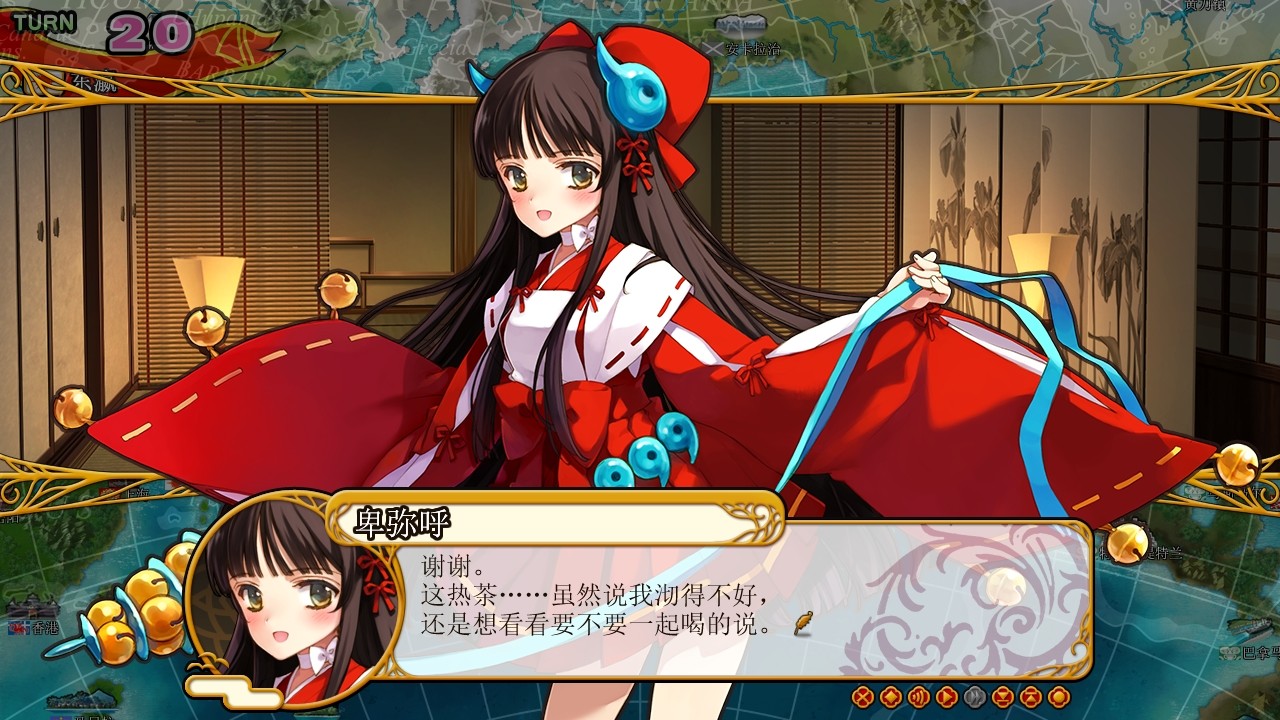The image size is (1280, 720).
Task: Click the up-arrow icon in control row
Action: point(1028,697)
